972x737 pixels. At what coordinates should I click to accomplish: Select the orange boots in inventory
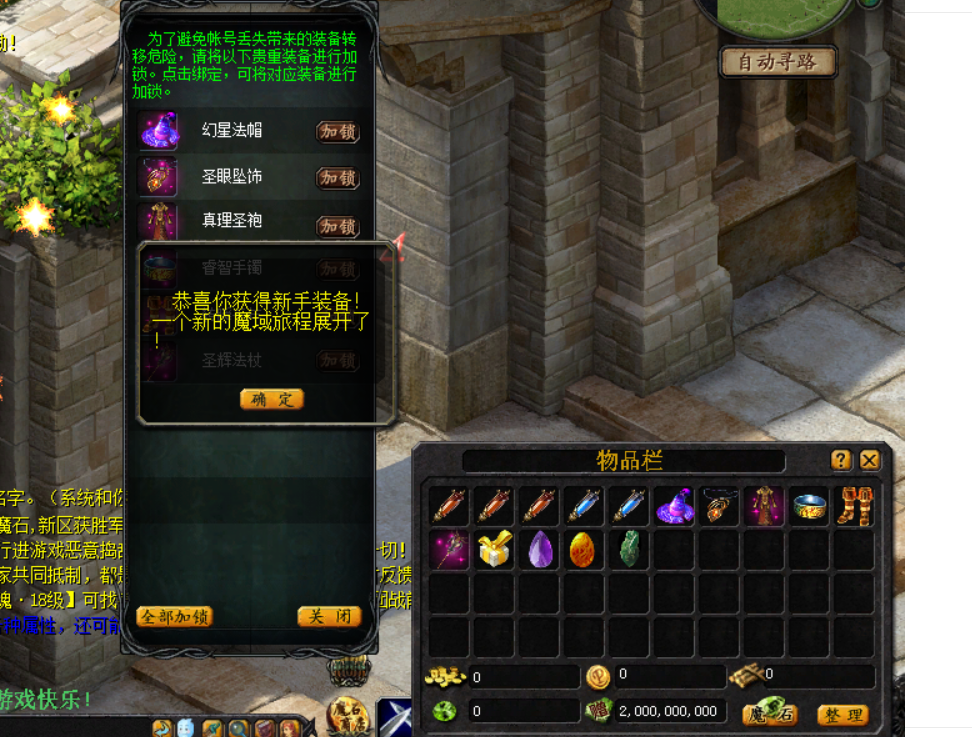click(855, 507)
